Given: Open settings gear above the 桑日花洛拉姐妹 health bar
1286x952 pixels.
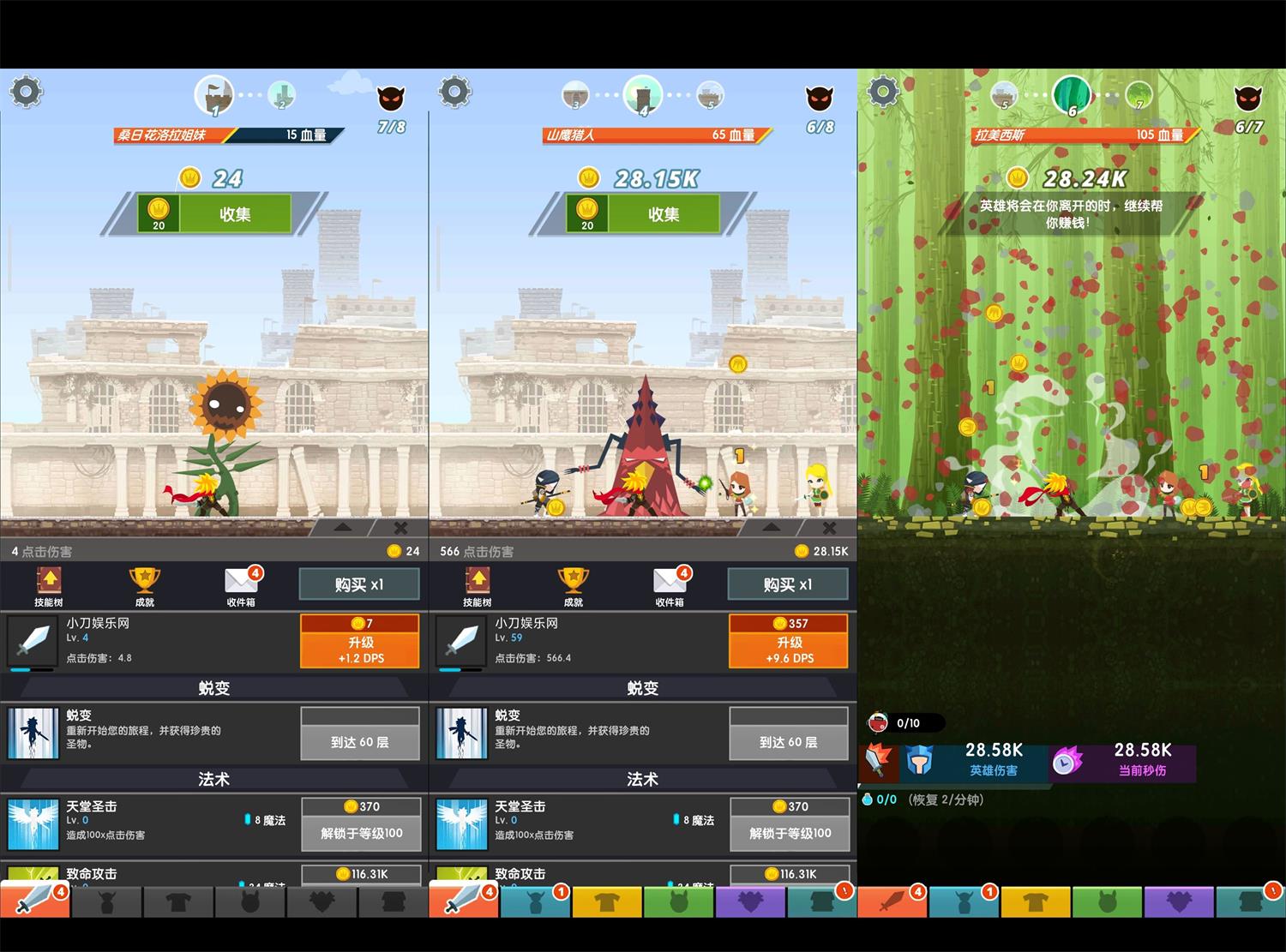Looking at the screenshot, I should (x=26, y=91).
